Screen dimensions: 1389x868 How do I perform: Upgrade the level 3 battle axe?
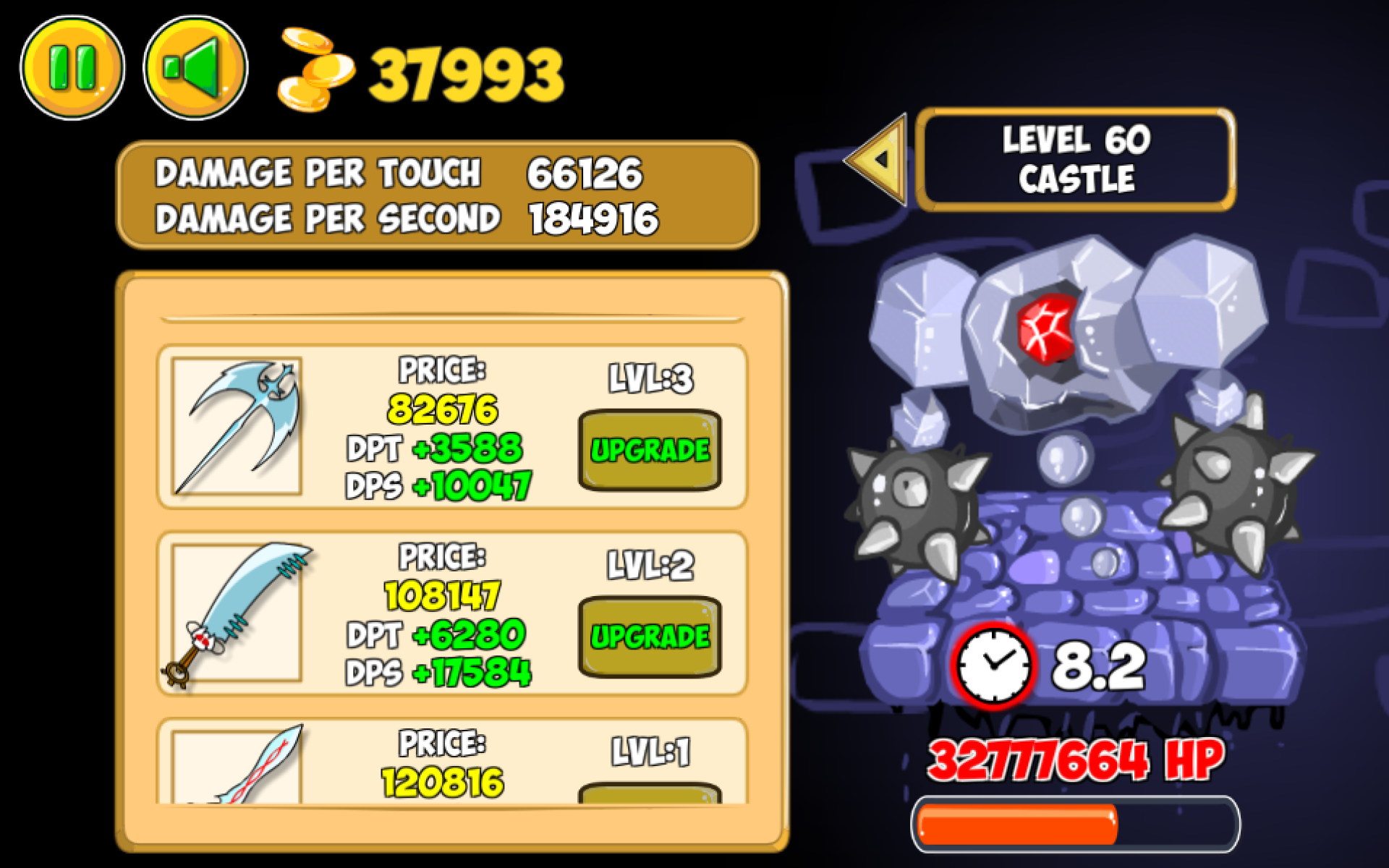click(650, 450)
